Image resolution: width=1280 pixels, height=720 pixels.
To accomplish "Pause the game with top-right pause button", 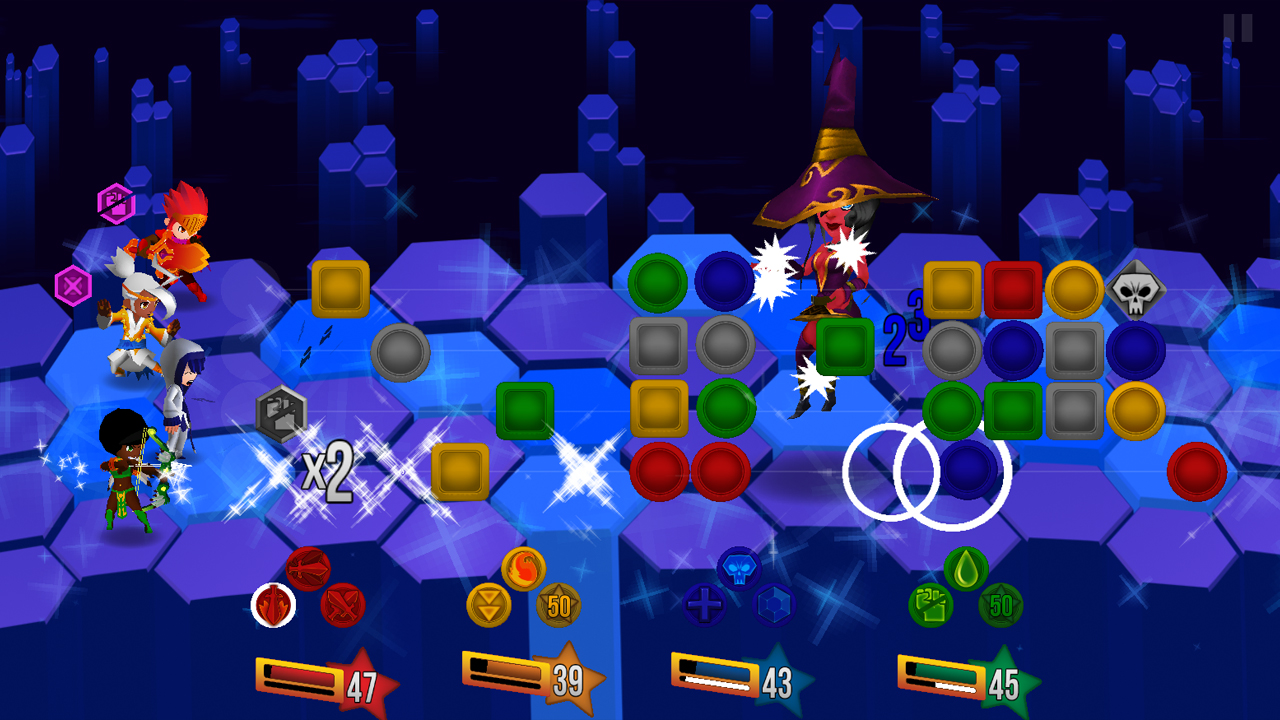I will coord(1236,30).
